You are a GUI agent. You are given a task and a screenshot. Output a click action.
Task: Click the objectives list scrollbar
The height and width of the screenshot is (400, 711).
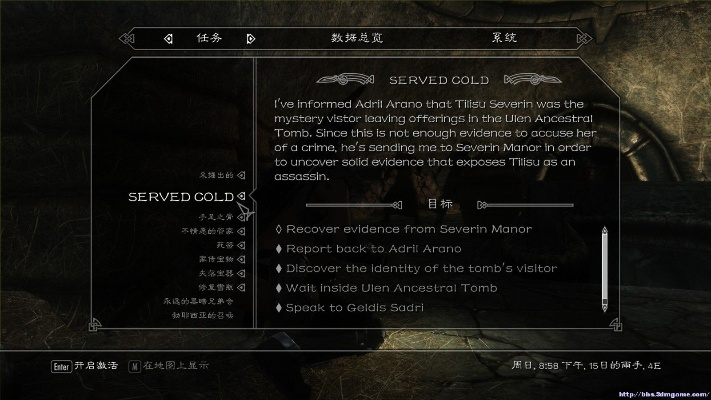pyautogui.click(x=604, y=268)
